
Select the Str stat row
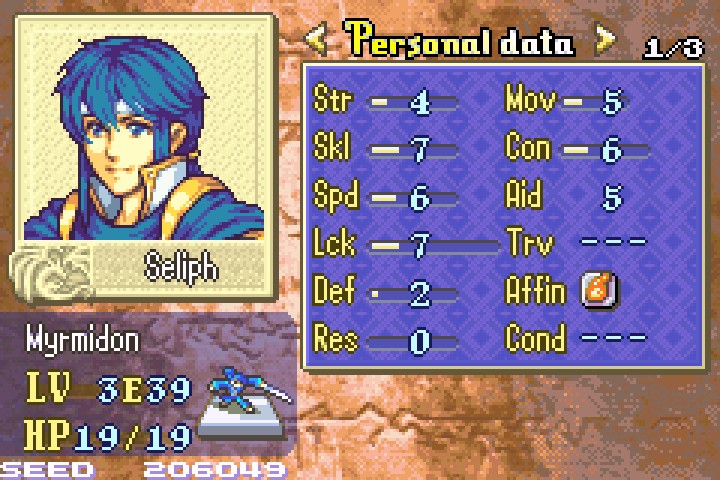pyautogui.click(x=385, y=101)
